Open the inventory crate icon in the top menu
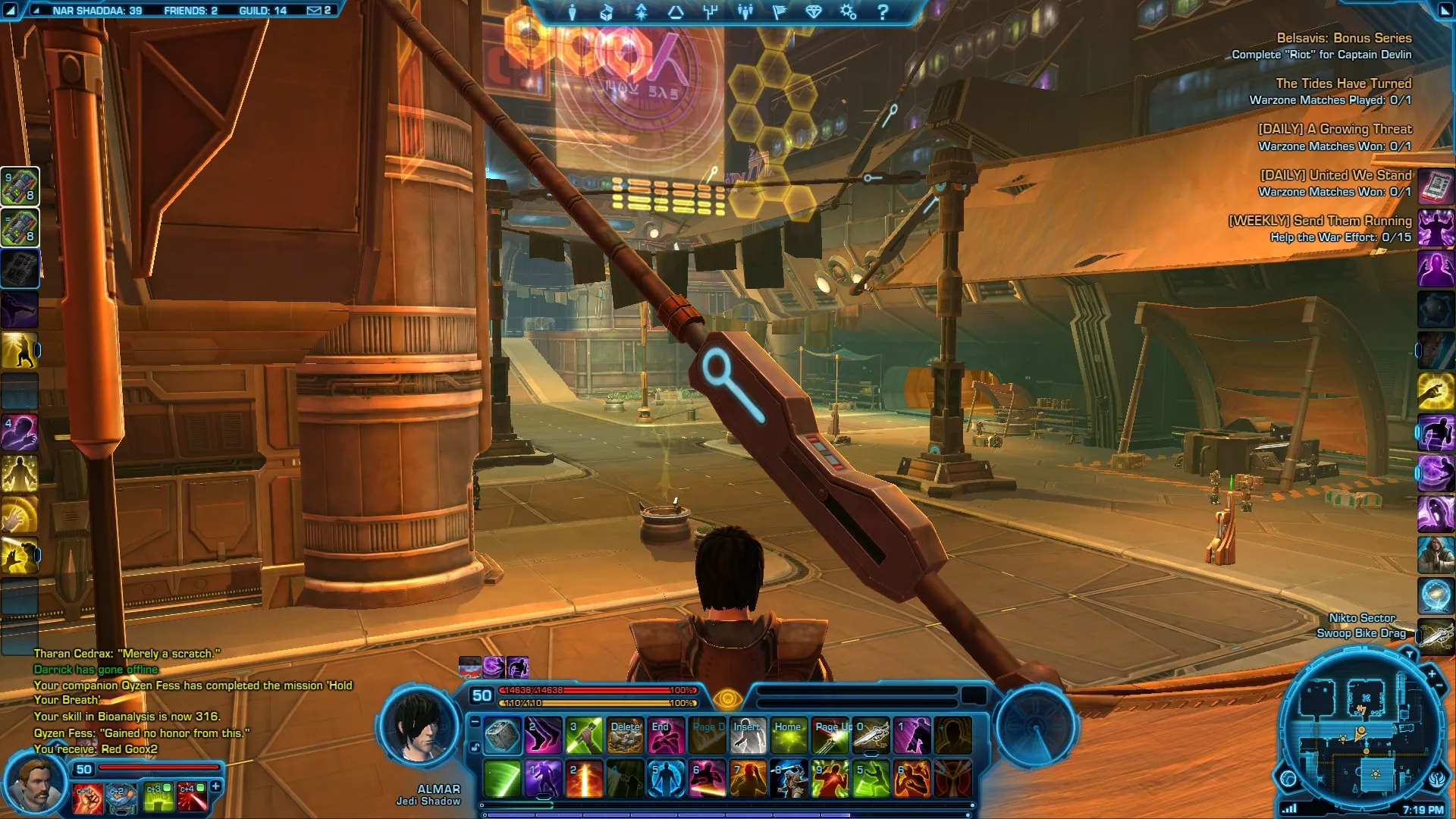The width and height of the screenshot is (1456, 819). pyautogui.click(x=607, y=12)
